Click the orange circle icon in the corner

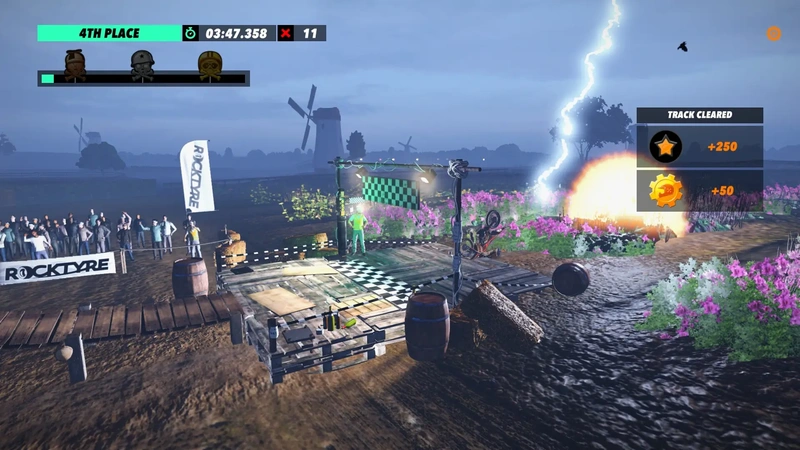click(773, 34)
